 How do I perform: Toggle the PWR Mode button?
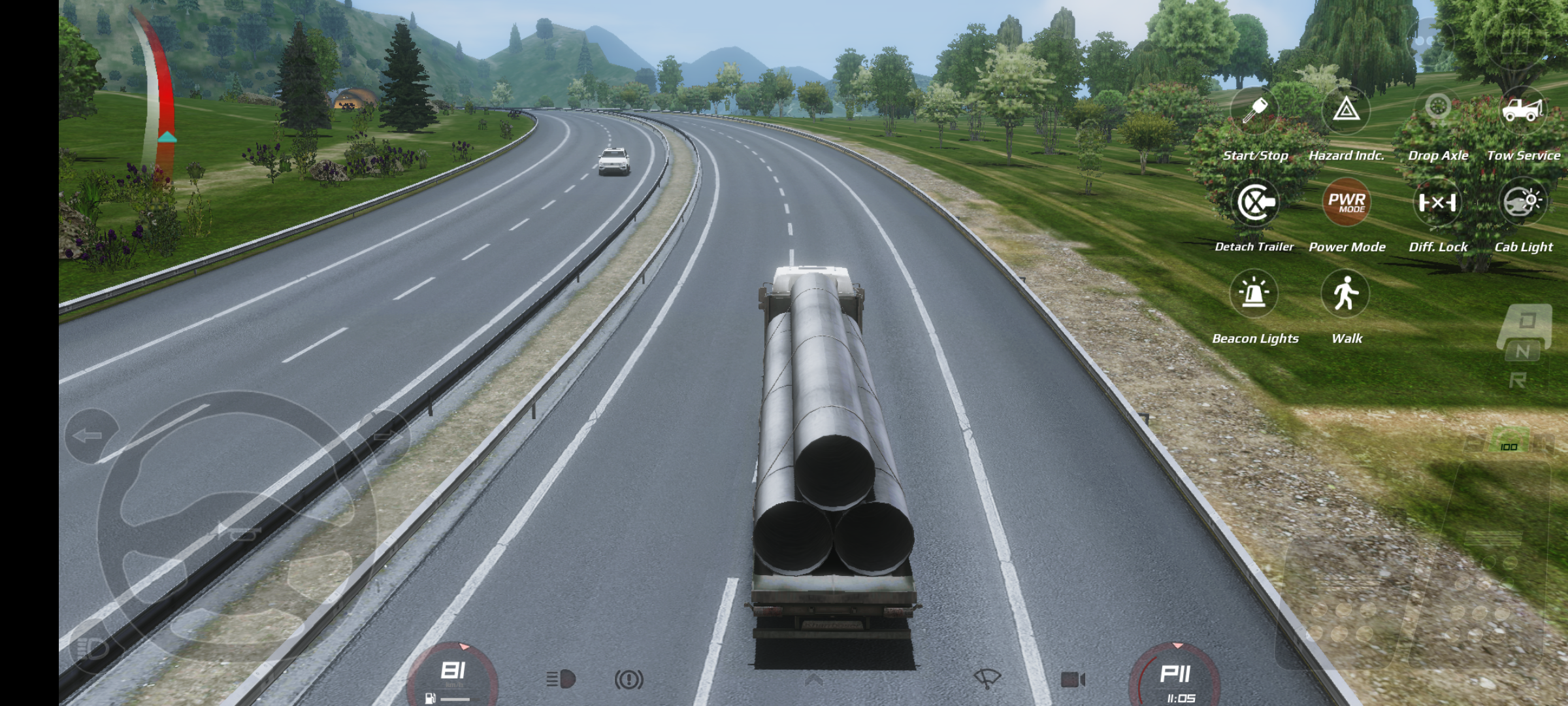[x=1347, y=202]
